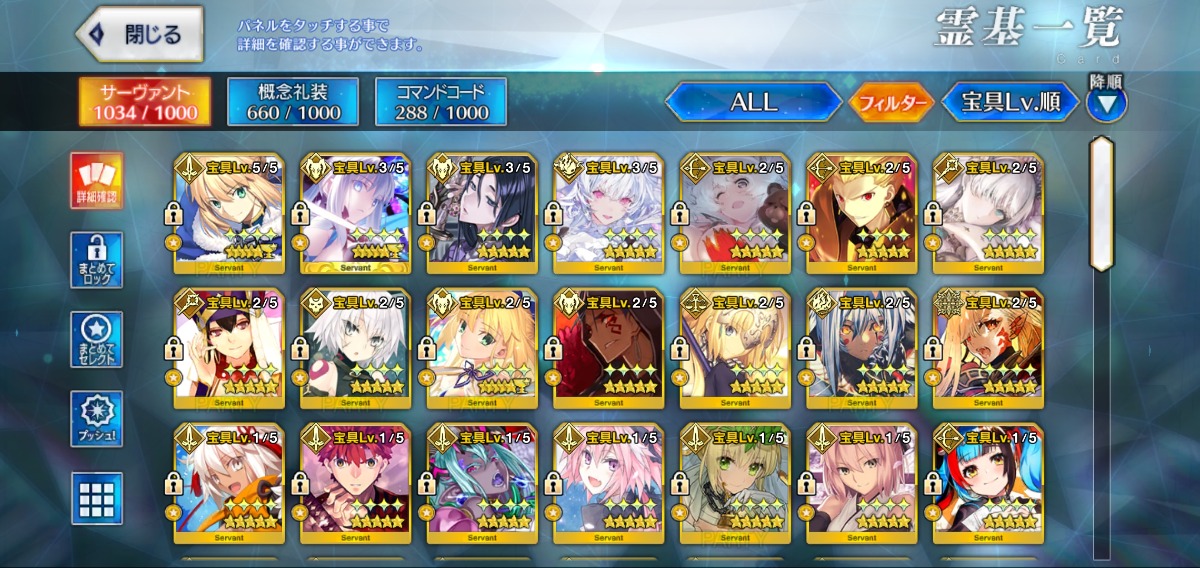1200x568 pixels.
Task: Close the Spirit Origin list with 閉じる
Action: 140,34
